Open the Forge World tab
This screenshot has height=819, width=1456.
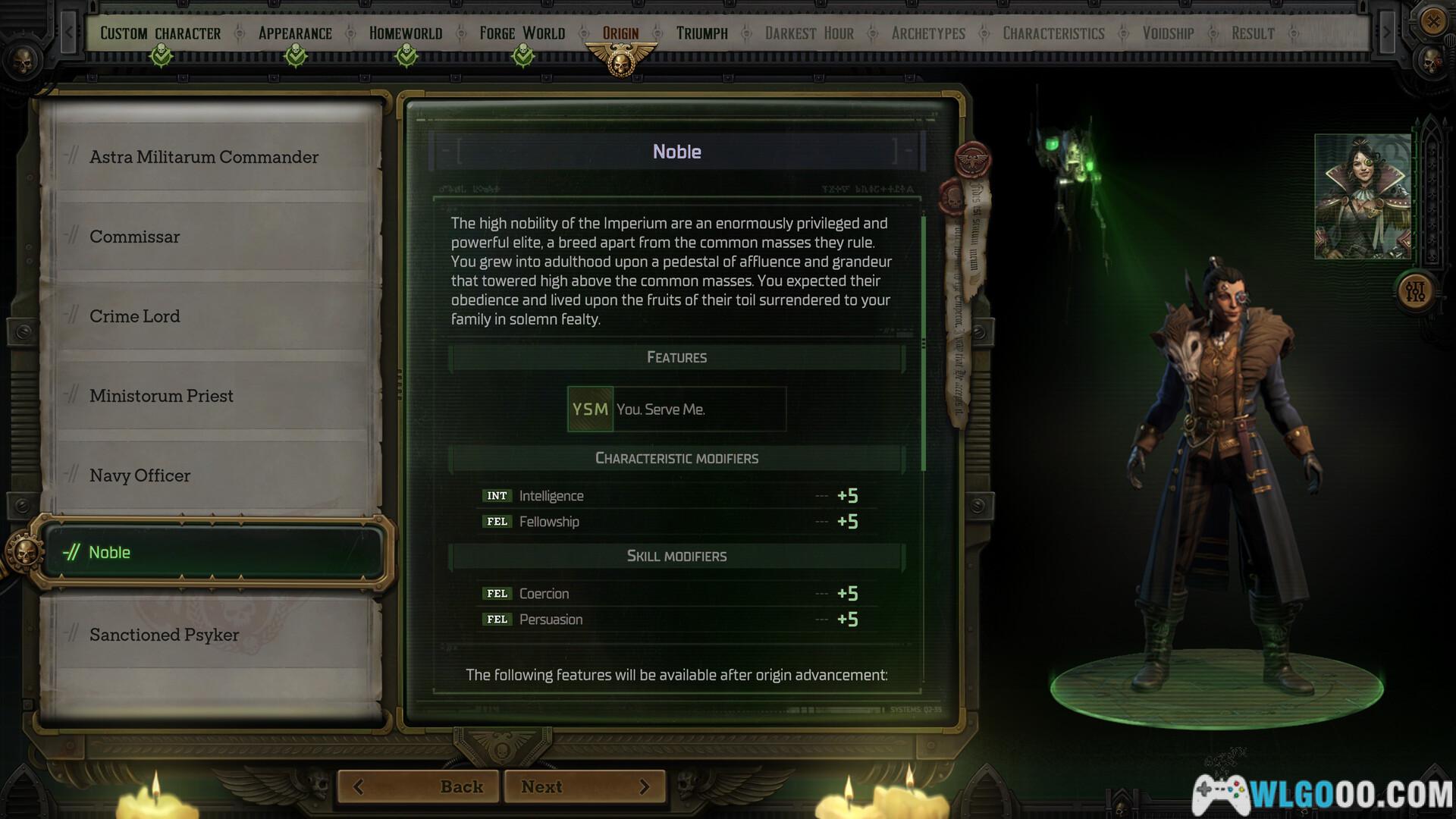(x=522, y=33)
